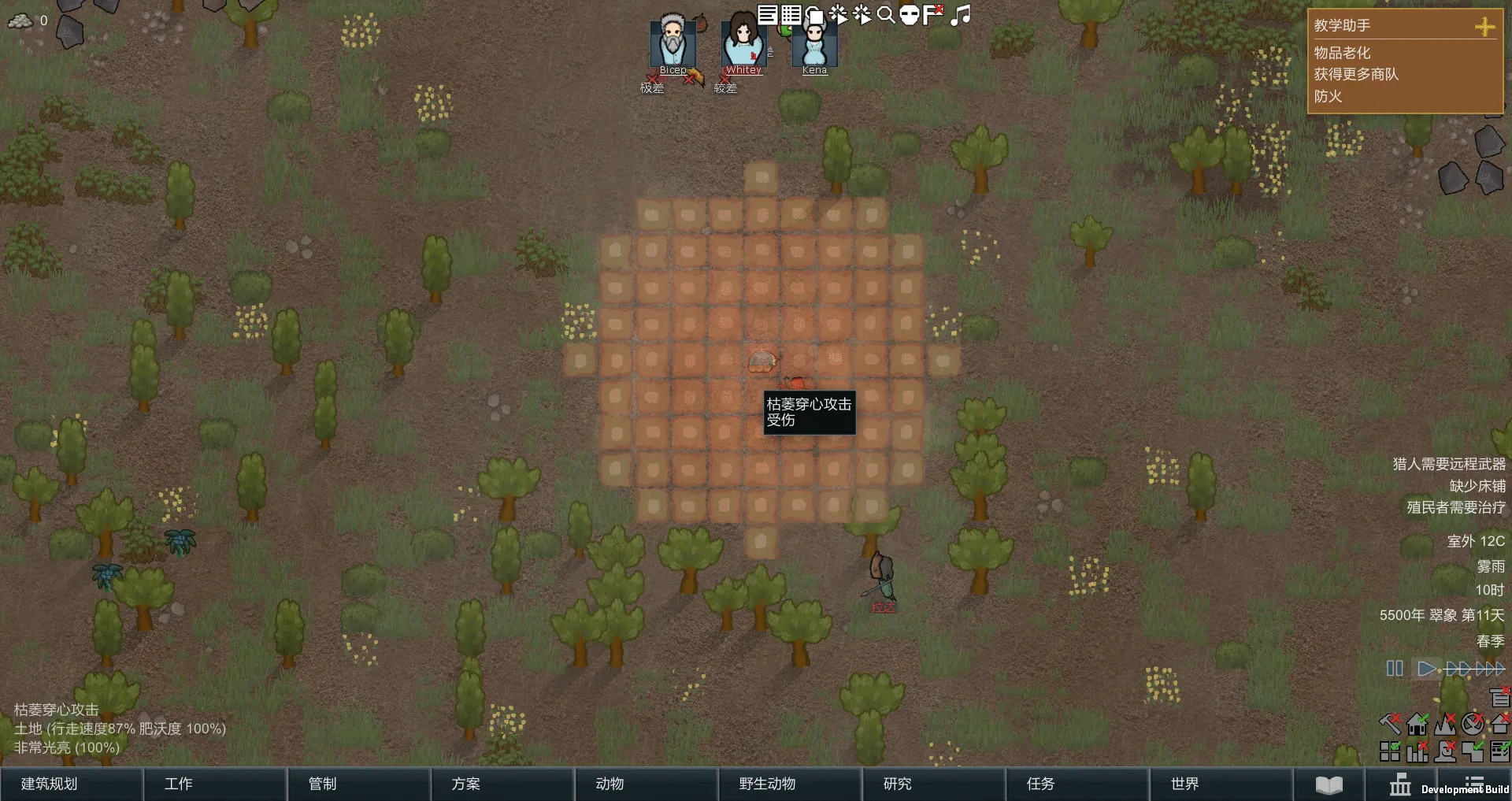
Task: Click the 殖民者需要治疗 alert
Action: pyautogui.click(x=1455, y=507)
